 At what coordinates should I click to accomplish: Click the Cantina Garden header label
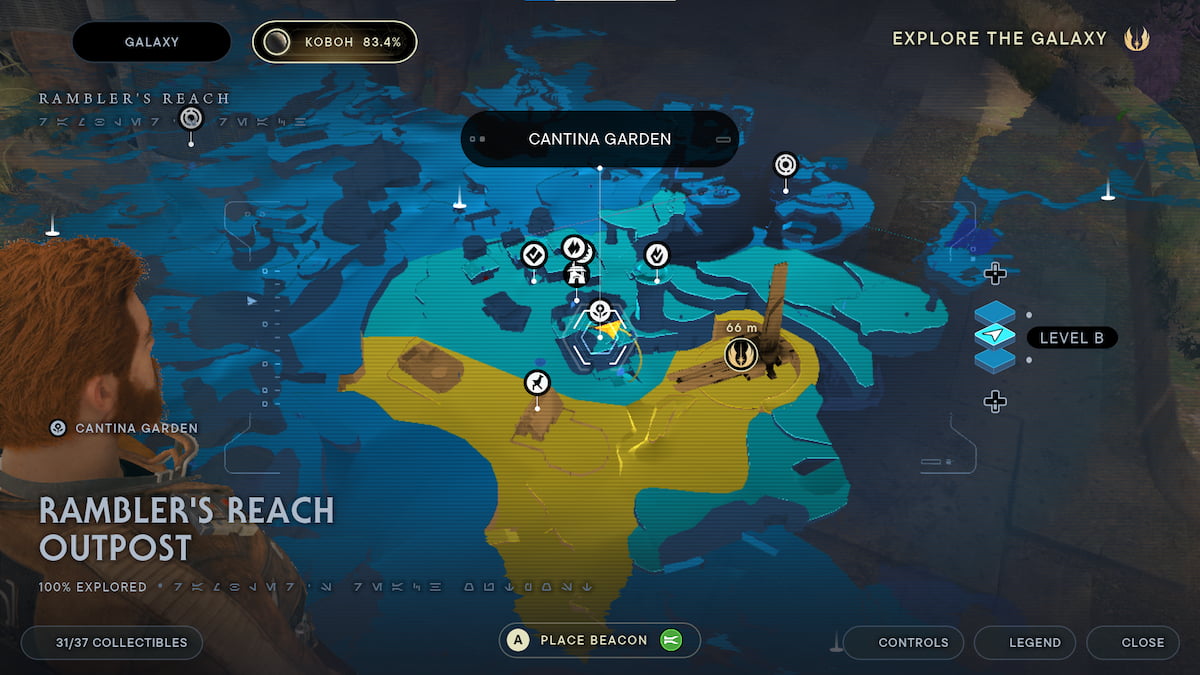click(599, 139)
